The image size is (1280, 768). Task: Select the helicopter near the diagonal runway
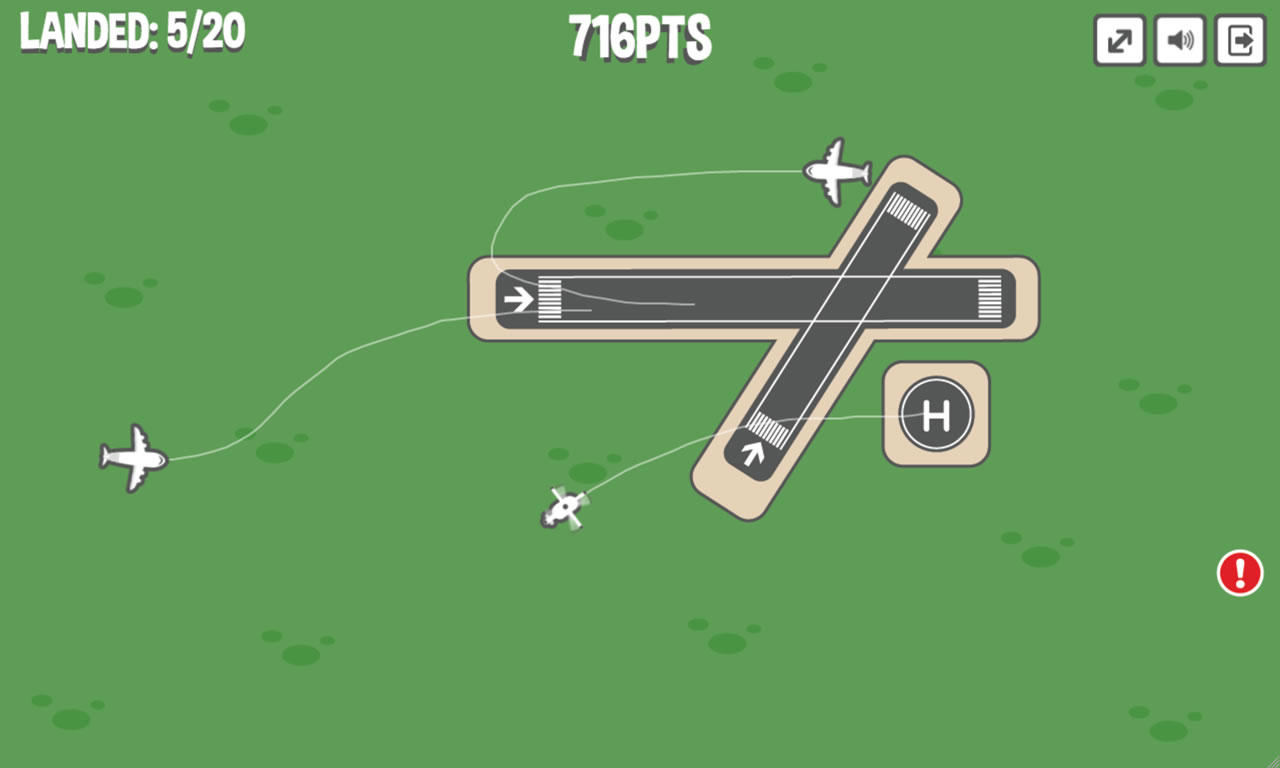[x=567, y=508]
